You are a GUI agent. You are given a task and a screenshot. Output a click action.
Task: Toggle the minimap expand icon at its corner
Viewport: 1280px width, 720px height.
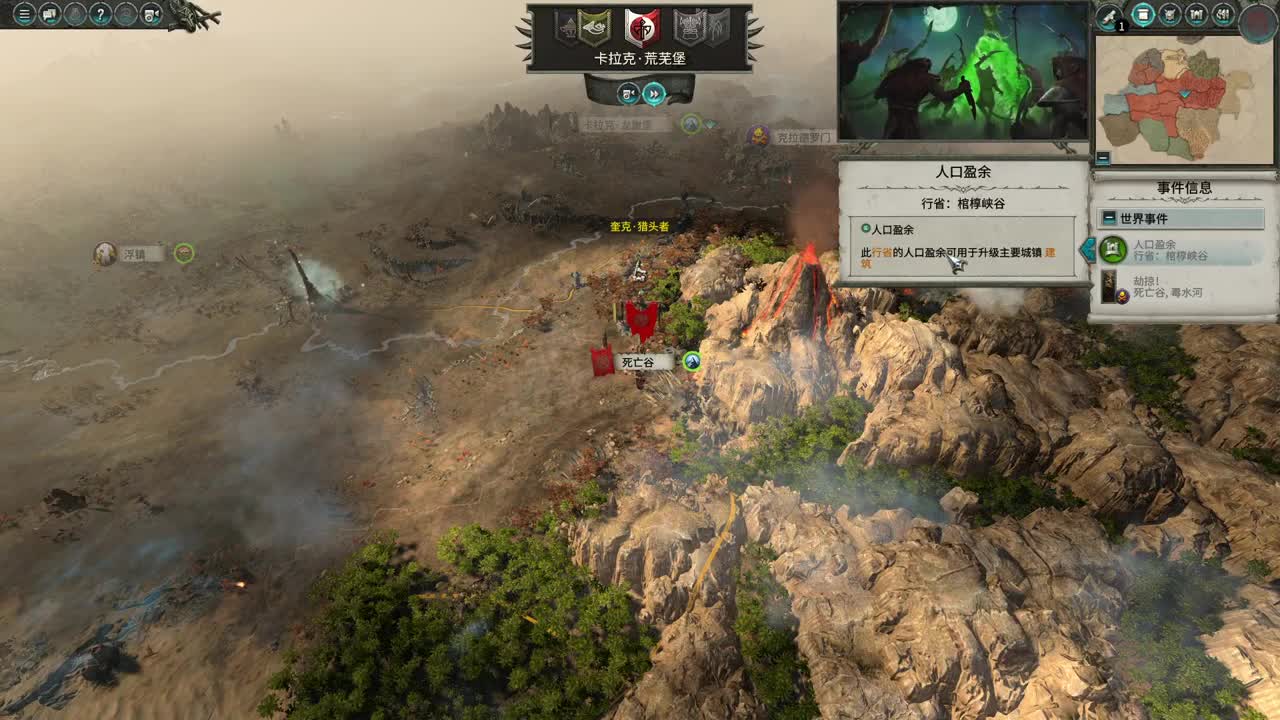(1102, 157)
